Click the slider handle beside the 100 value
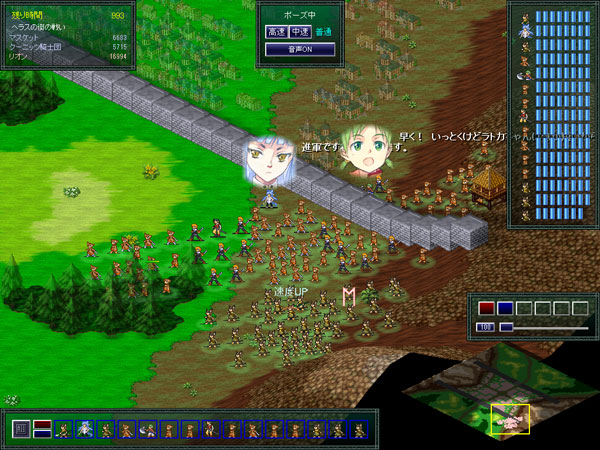This screenshot has width=600, height=450. [x=506, y=327]
